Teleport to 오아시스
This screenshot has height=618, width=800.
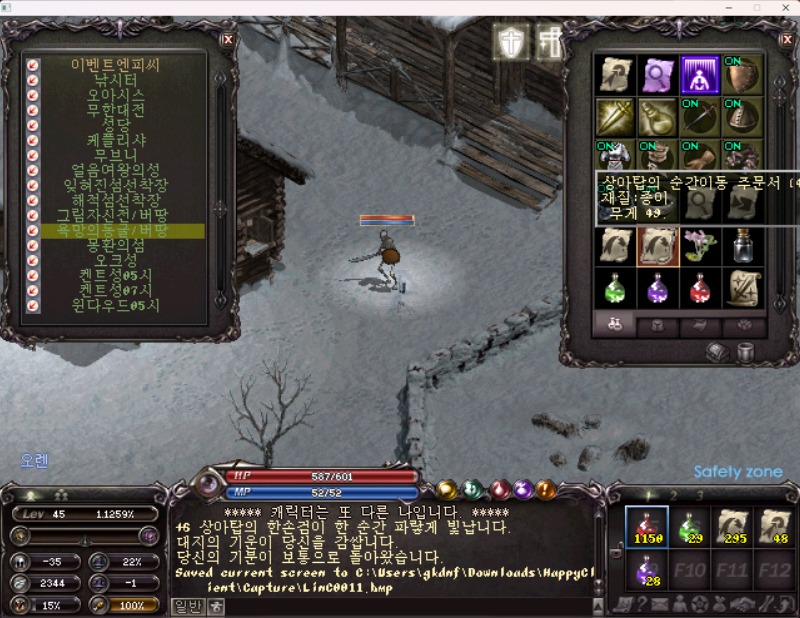point(116,94)
